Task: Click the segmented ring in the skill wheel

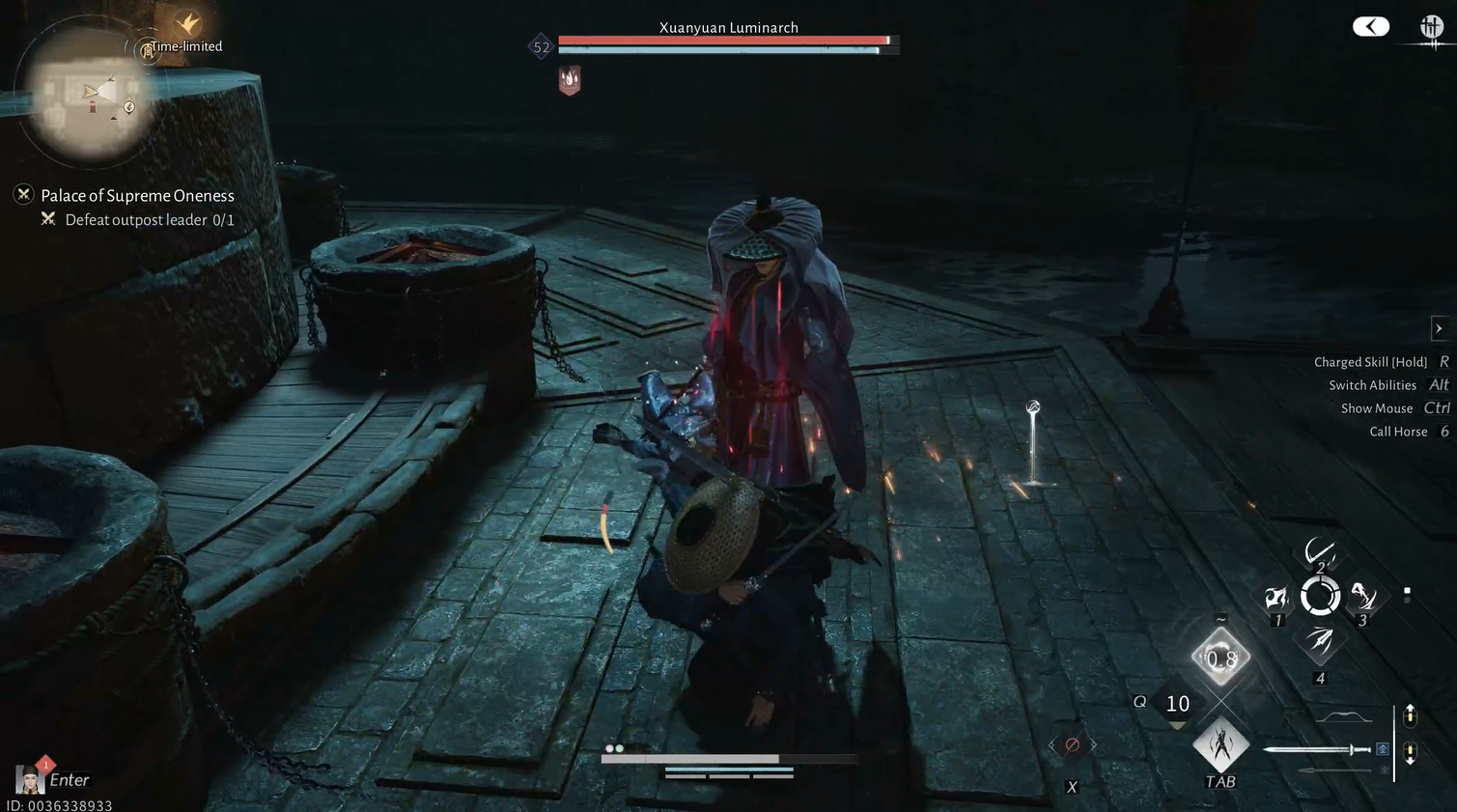Action: pyautogui.click(x=1320, y=597)
